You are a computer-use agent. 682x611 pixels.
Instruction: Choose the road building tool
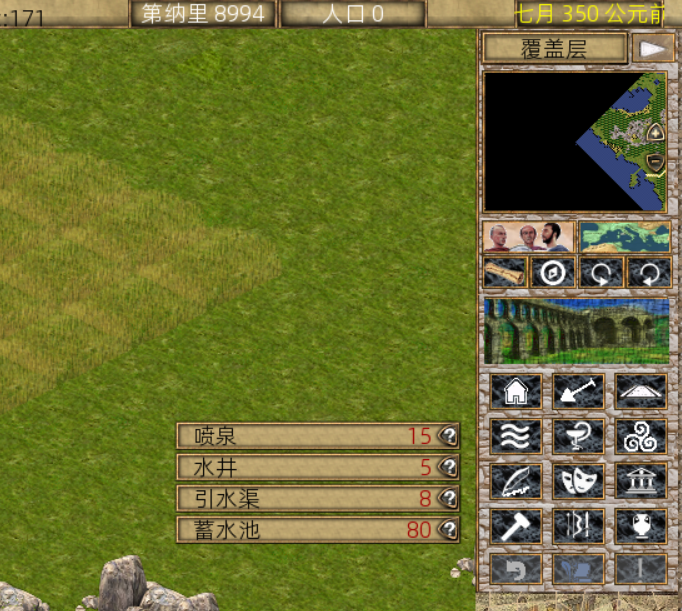tap(640, 392)
